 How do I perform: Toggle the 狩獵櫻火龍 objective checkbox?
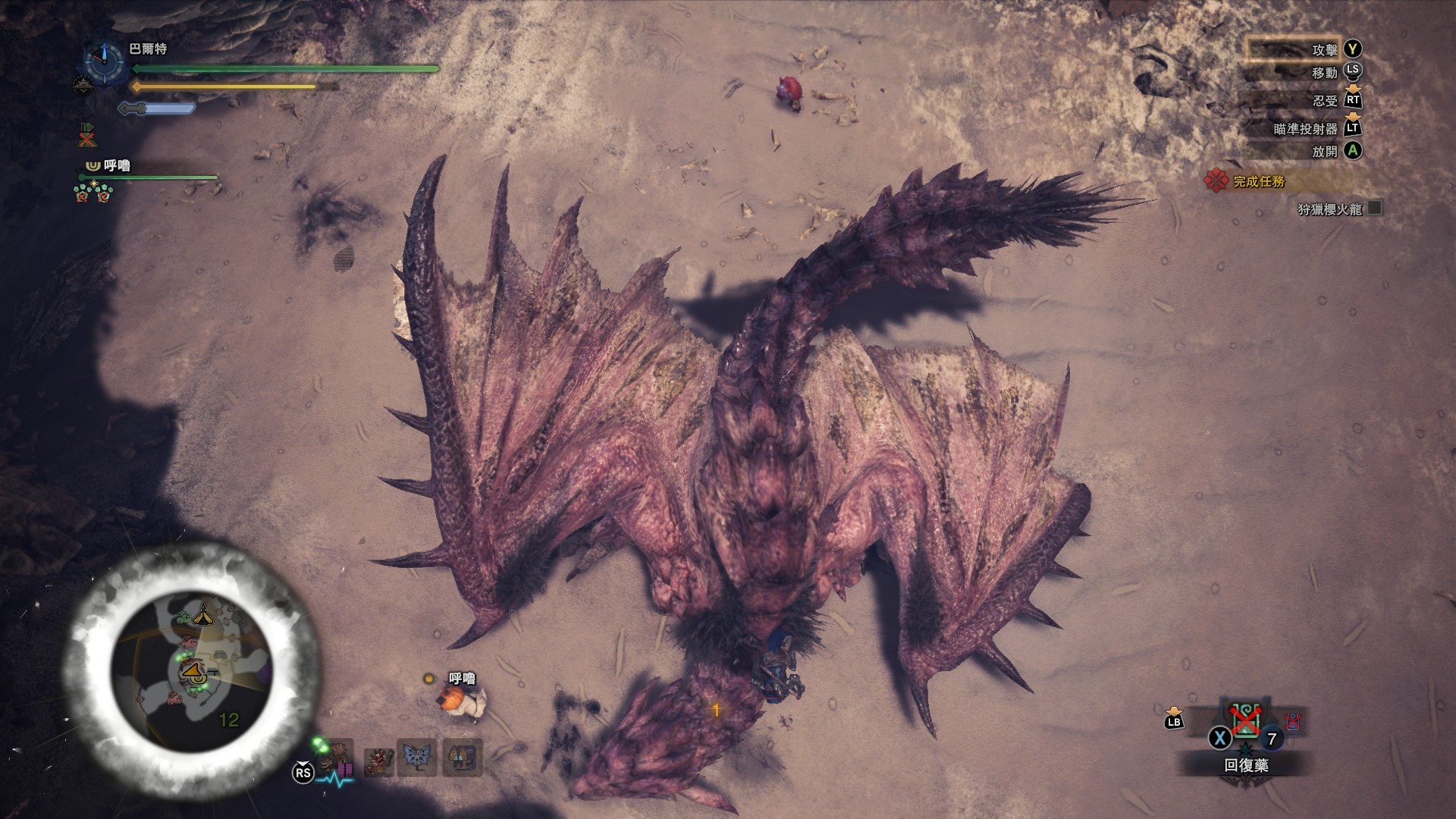tap(1374, 208)
